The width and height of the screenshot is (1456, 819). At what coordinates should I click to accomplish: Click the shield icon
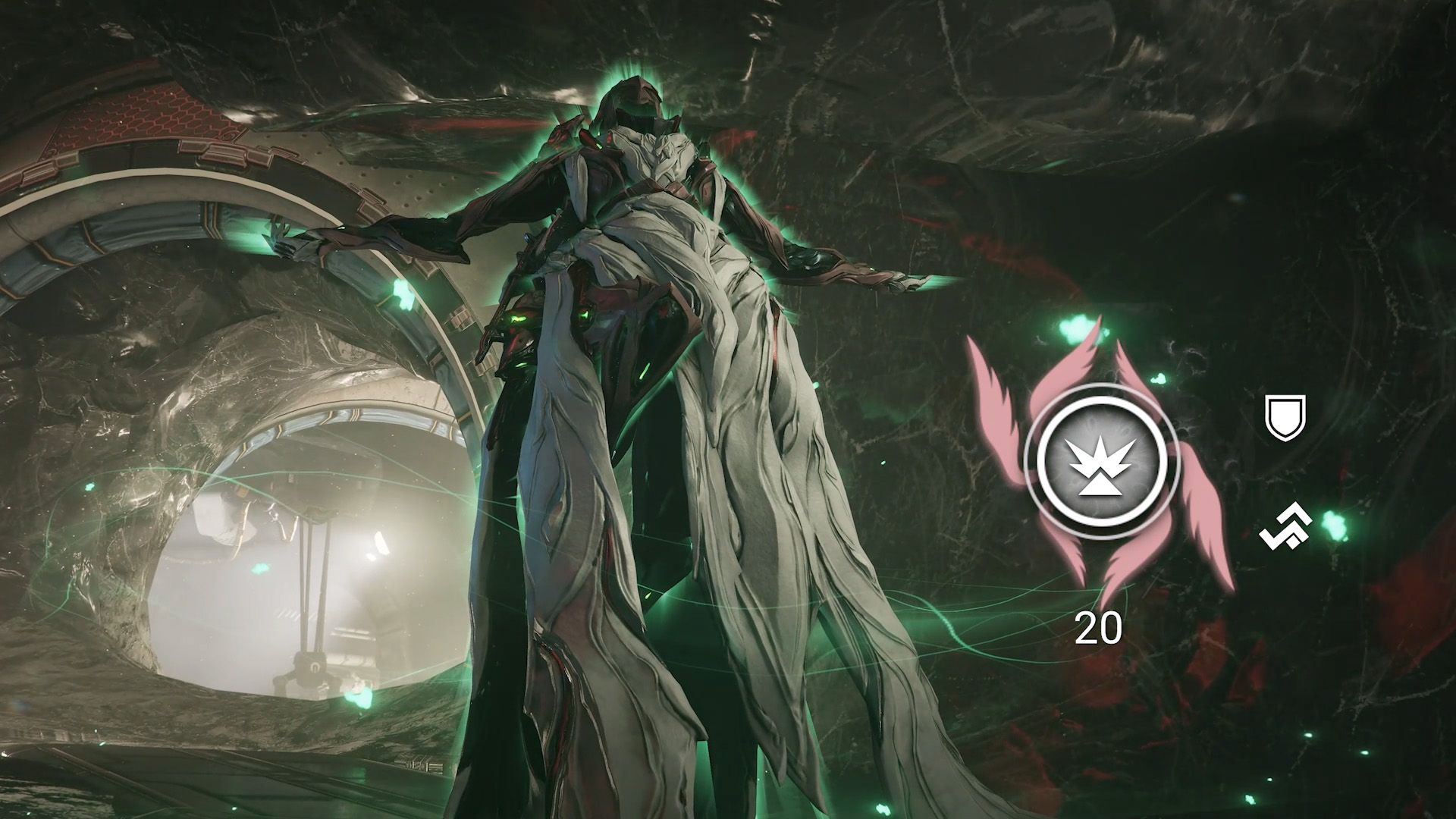1286,417
